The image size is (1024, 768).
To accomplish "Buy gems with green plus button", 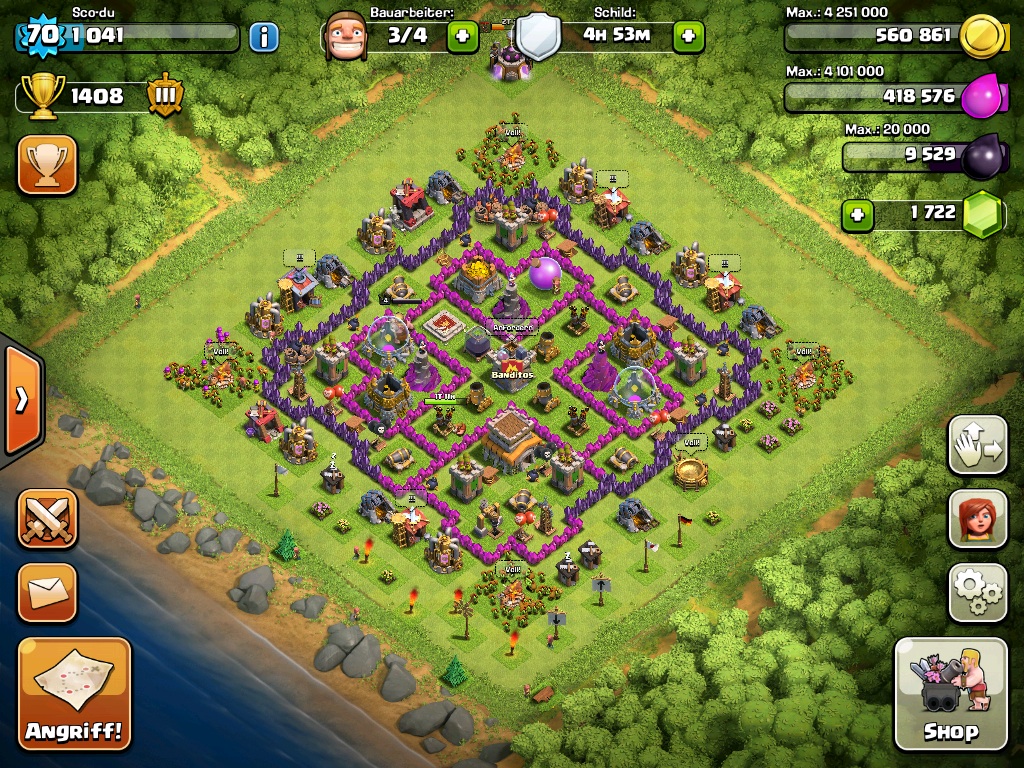I will click(x=856, y=214).
